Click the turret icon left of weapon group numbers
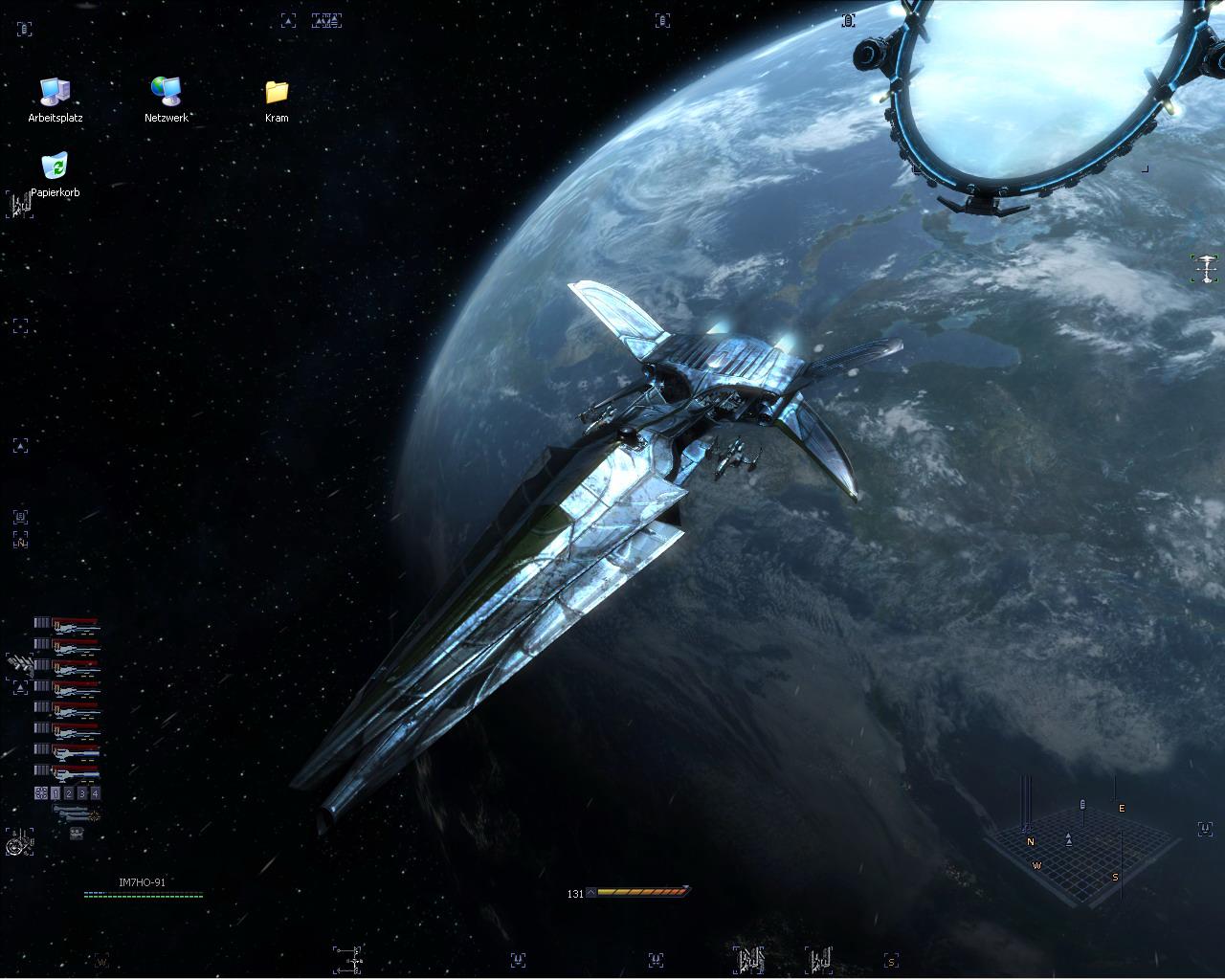The width and height of the screenshot is (1225, 980). point(41,793)
